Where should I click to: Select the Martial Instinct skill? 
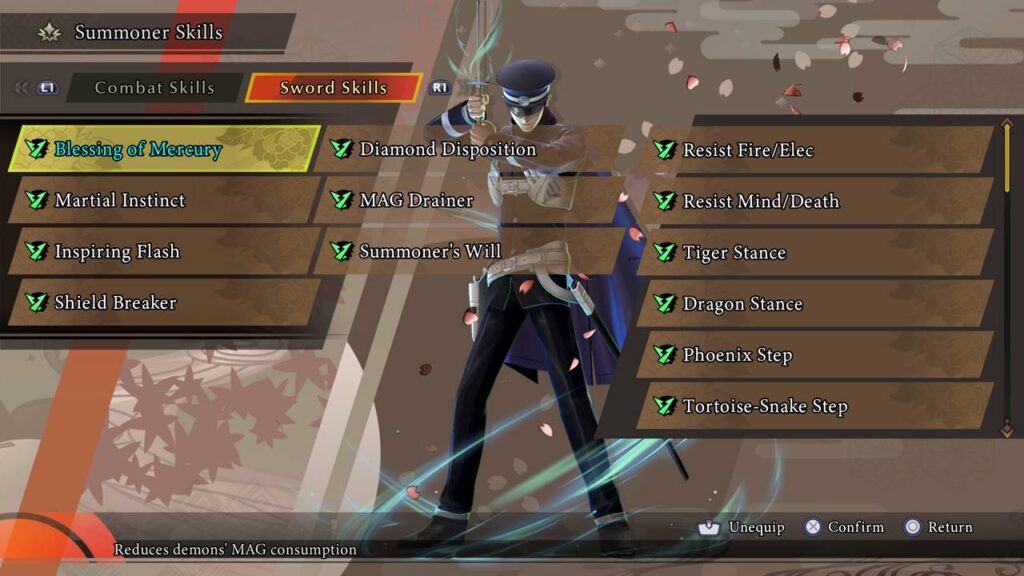pos(165,200)
